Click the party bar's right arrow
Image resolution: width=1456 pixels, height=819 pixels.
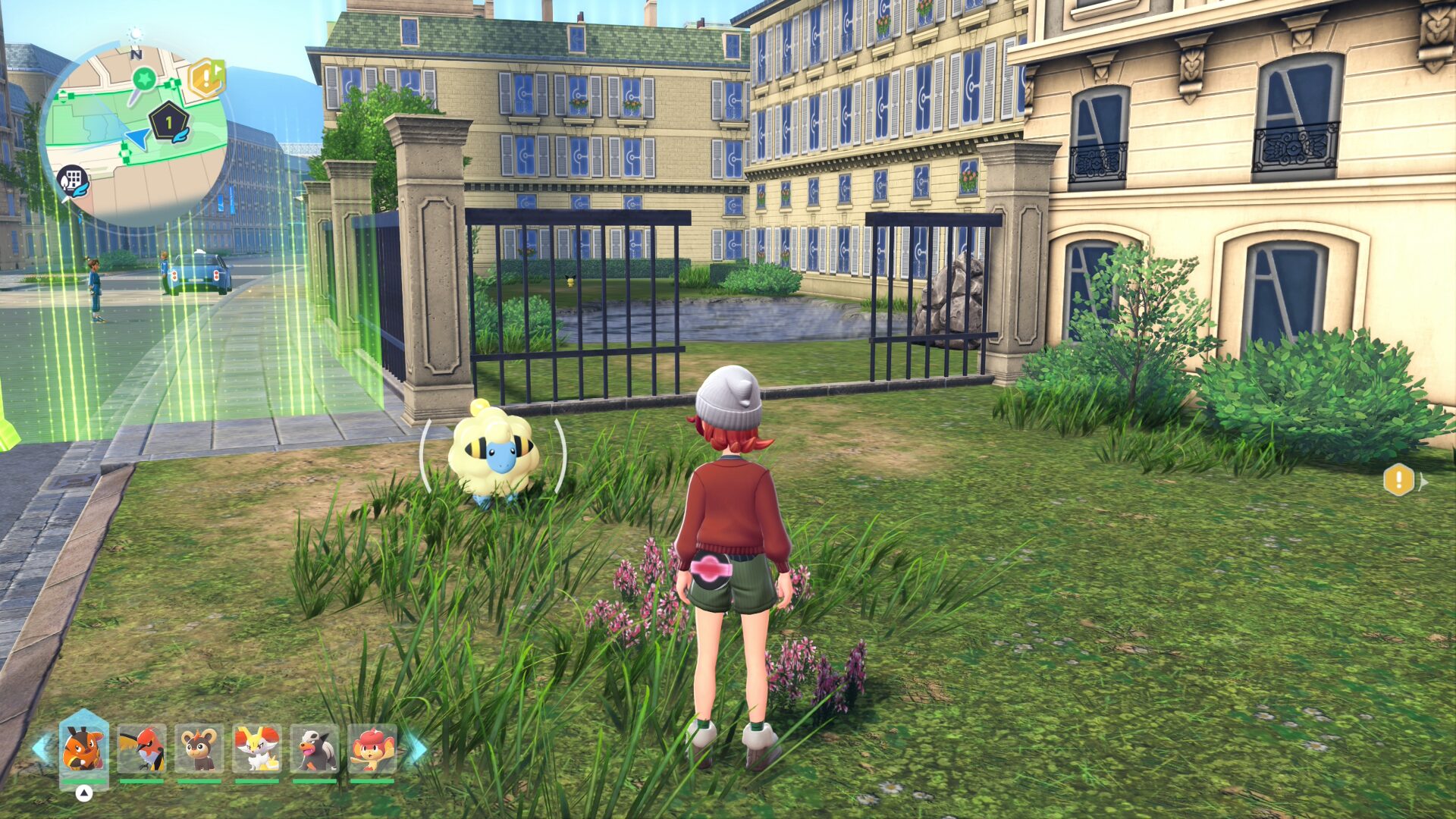point(416,748)
